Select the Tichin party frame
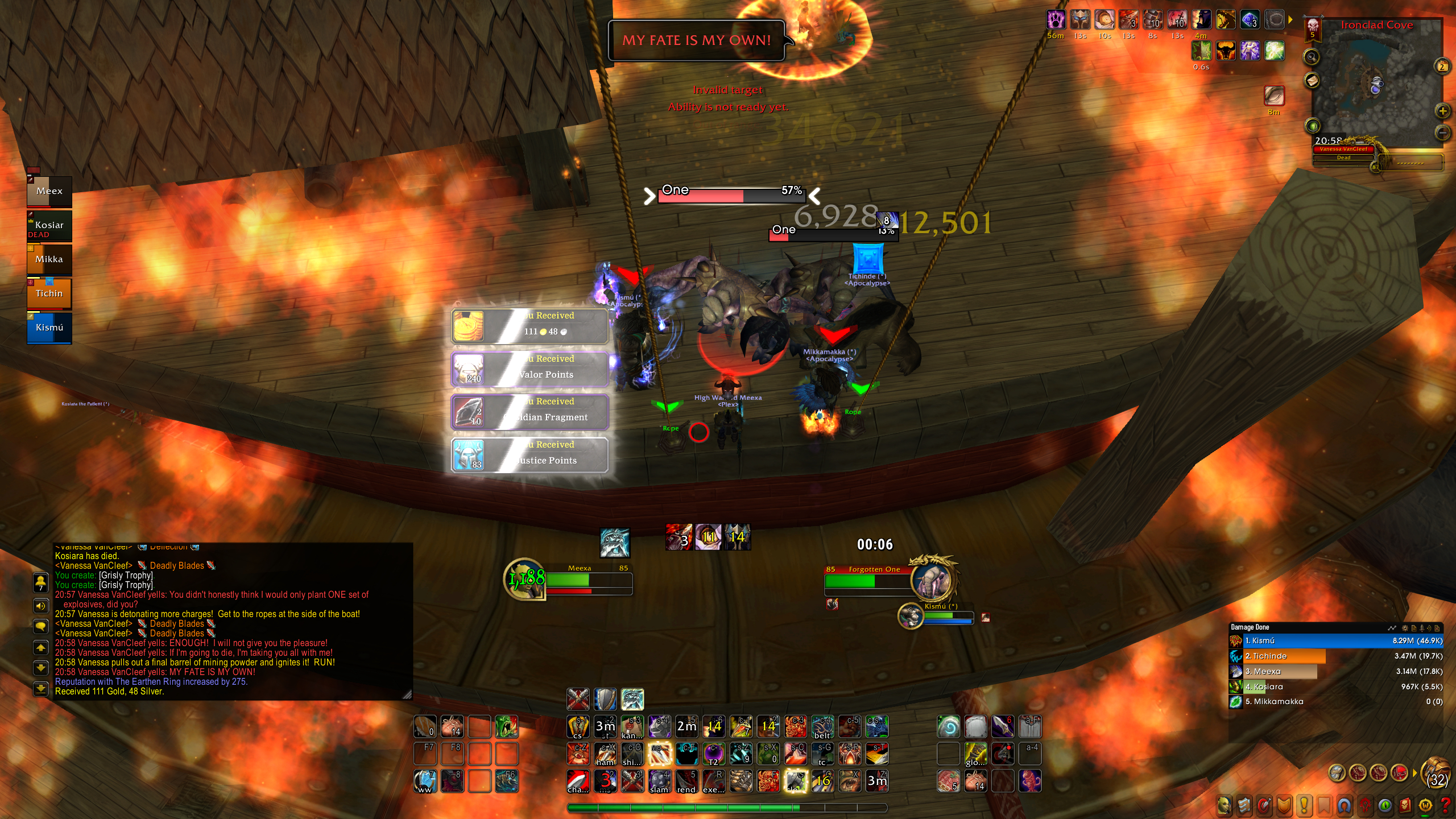Viewport: 1456px width, 819px height. (x=49, y=294)
